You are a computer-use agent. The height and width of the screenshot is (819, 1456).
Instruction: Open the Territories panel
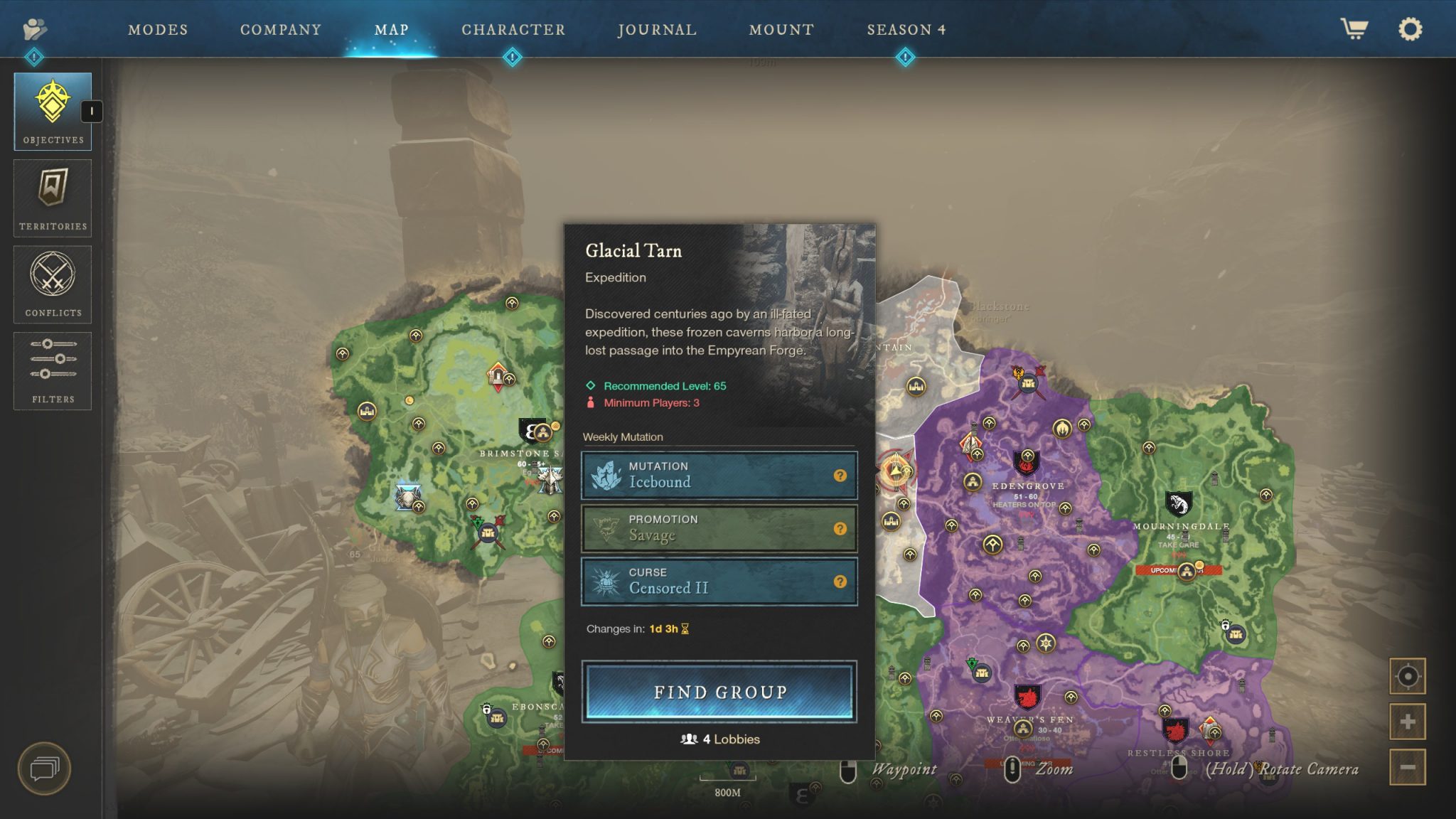coord(52,197)
